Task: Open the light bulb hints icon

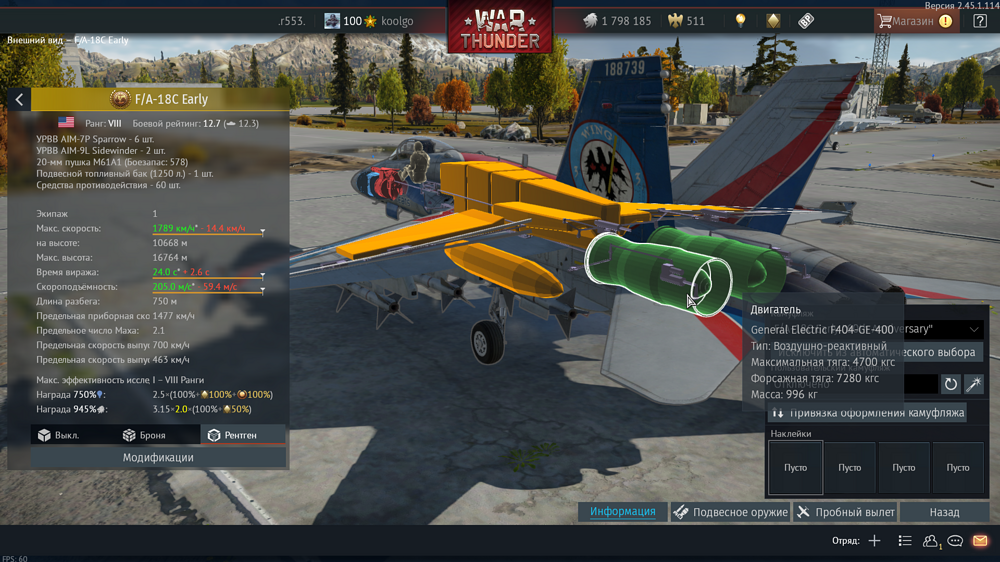Action: click(741, 21)
